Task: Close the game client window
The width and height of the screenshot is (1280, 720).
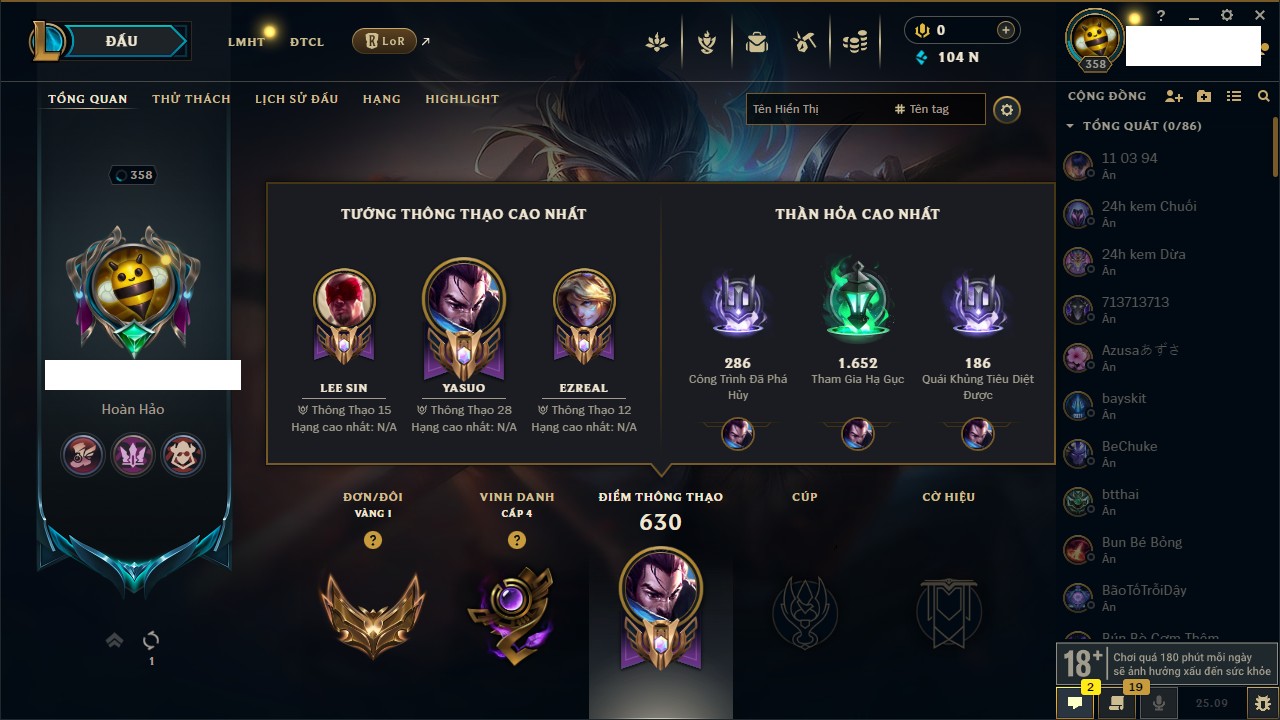Action: [x=1259, y=16]
